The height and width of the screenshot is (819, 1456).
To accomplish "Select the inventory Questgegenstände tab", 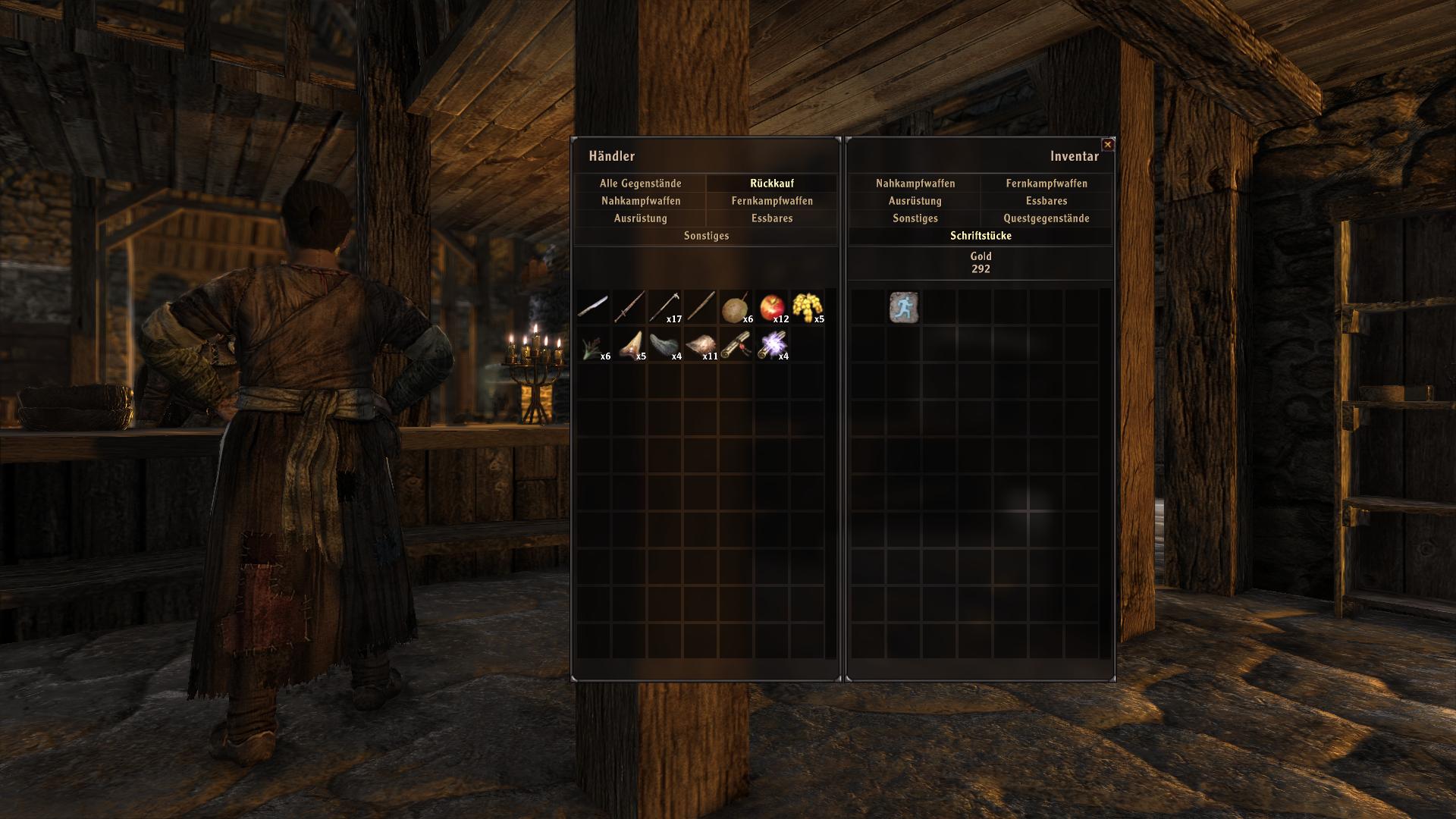I will tap(1046, 218).
